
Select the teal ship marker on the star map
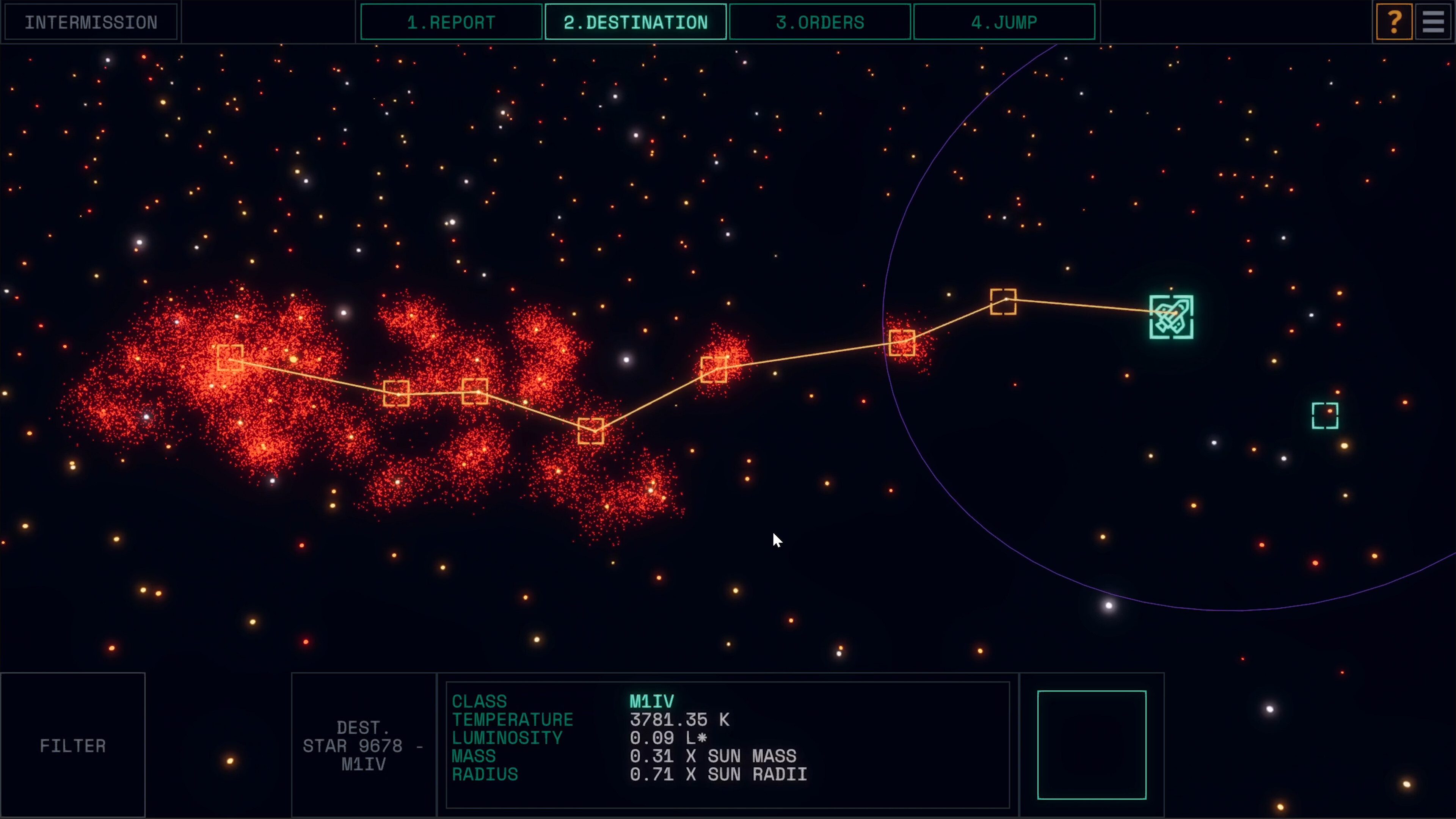[x=1171, y=318]
